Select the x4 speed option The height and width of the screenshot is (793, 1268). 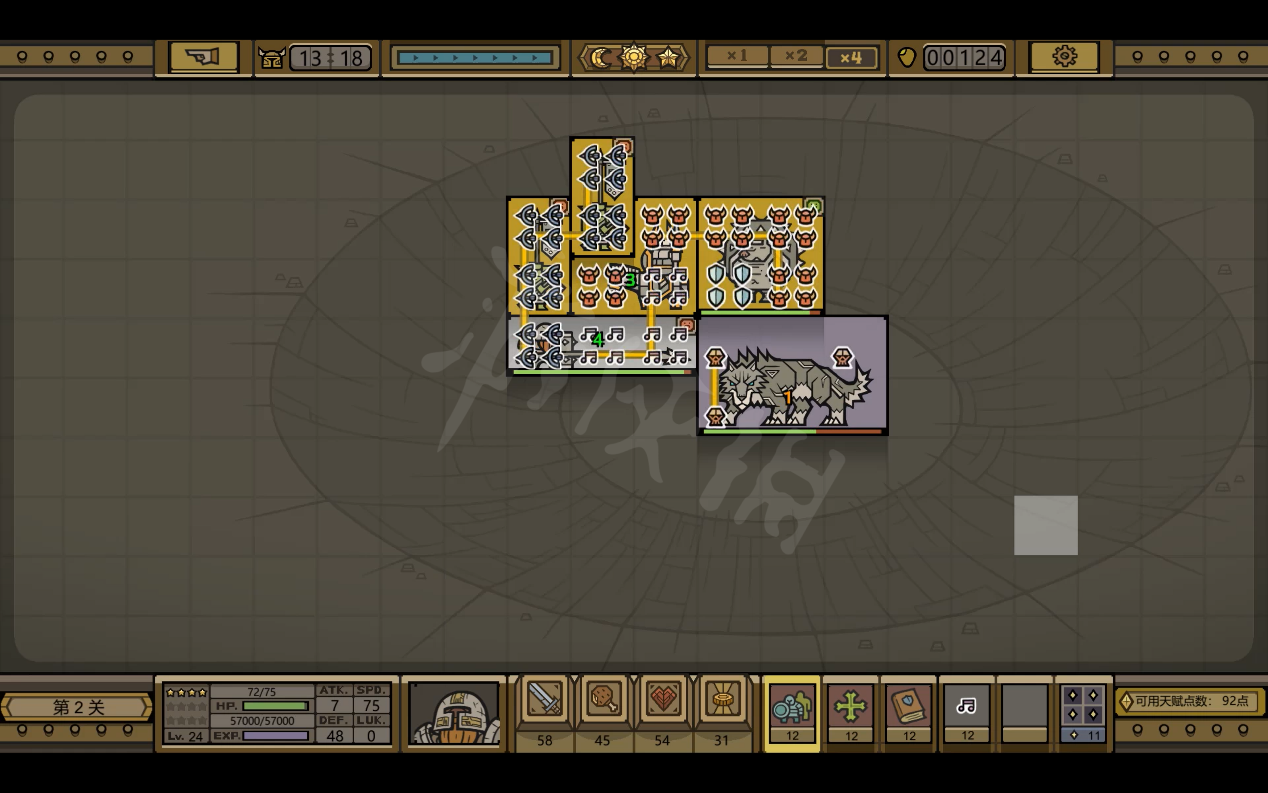tap(851, 58)
